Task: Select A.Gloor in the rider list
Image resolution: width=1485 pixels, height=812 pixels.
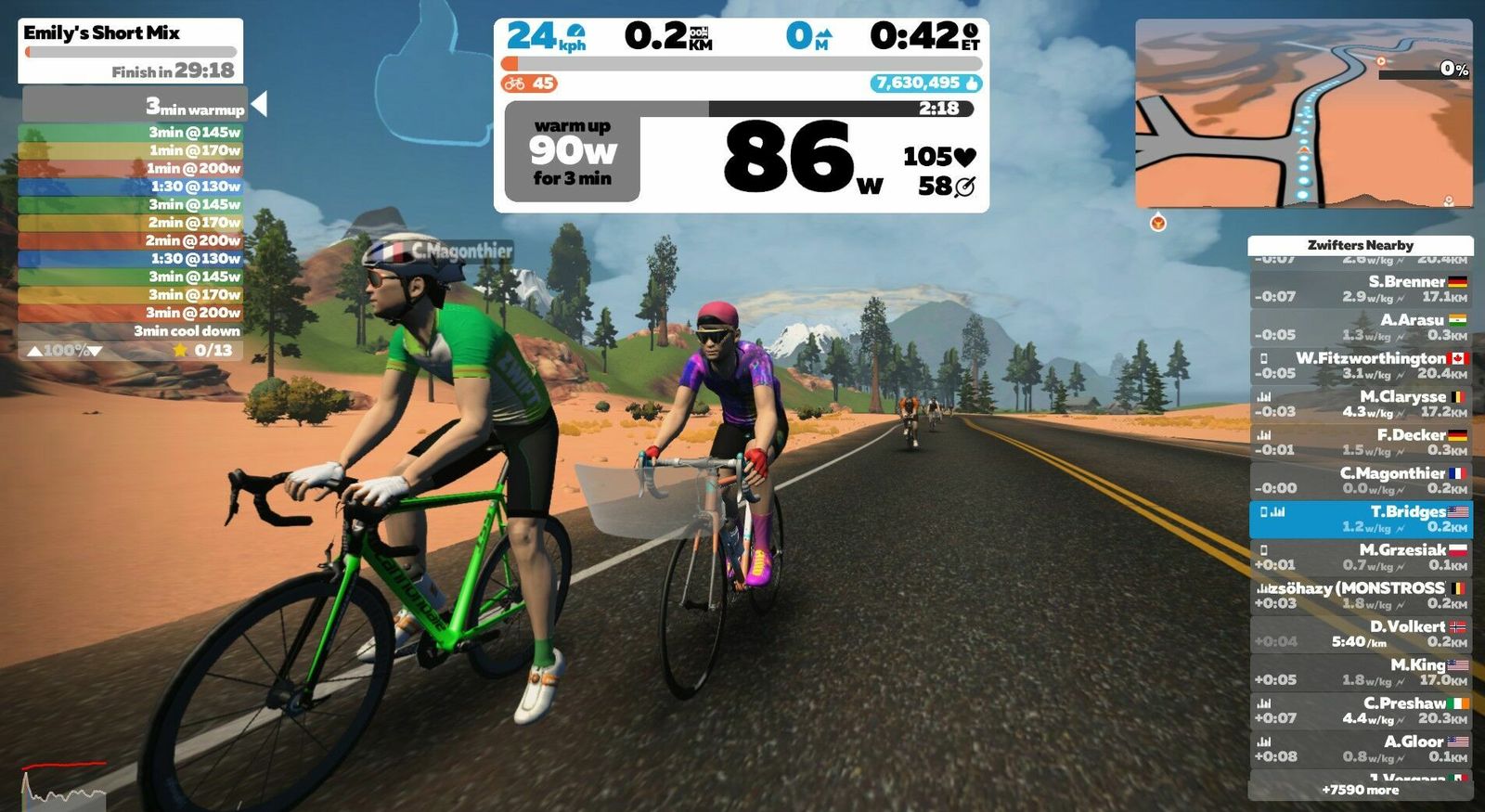Action: [x=1361, y=749]
